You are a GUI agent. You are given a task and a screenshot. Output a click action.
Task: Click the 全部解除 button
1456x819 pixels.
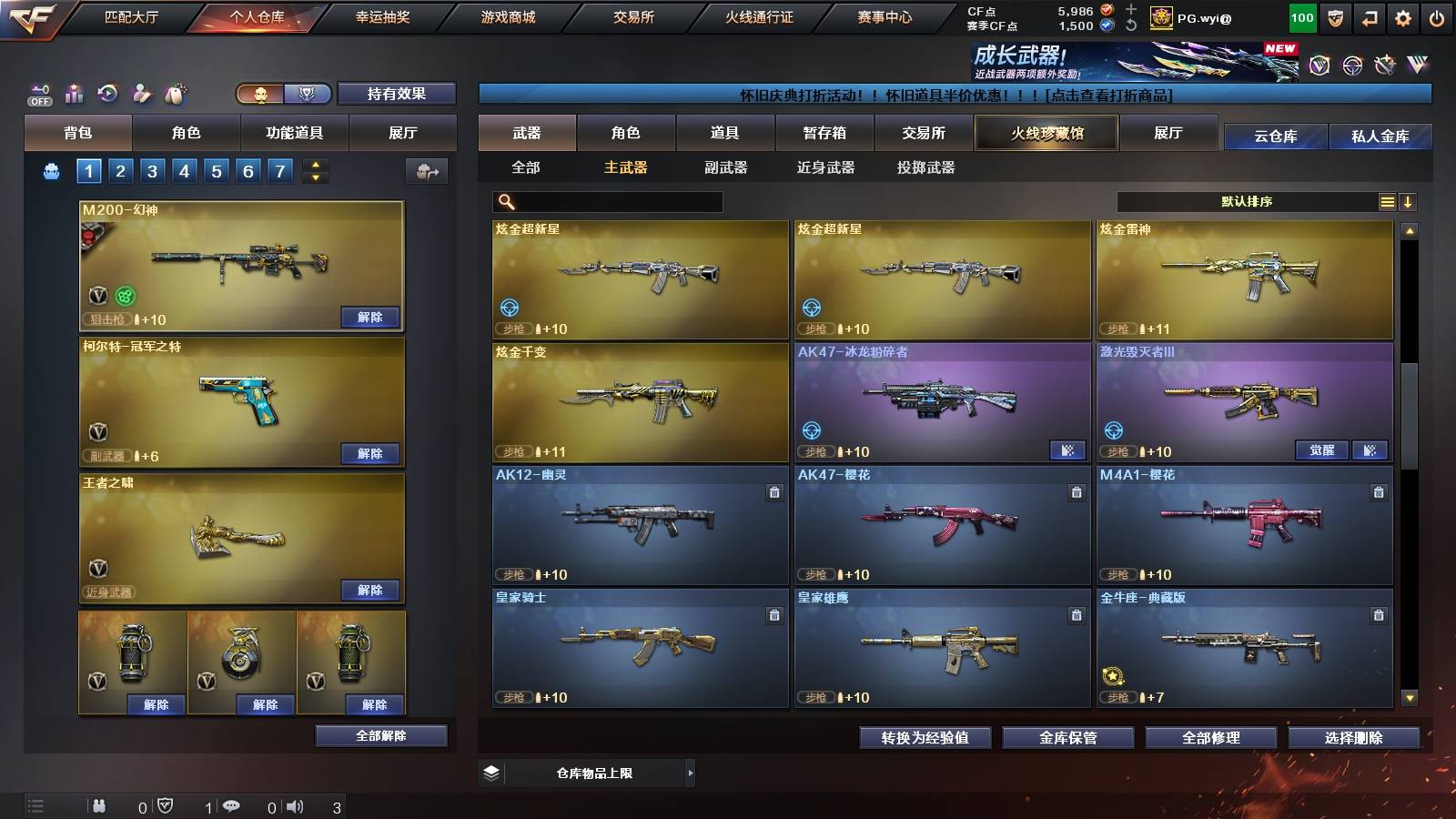(x=381, y=735)
